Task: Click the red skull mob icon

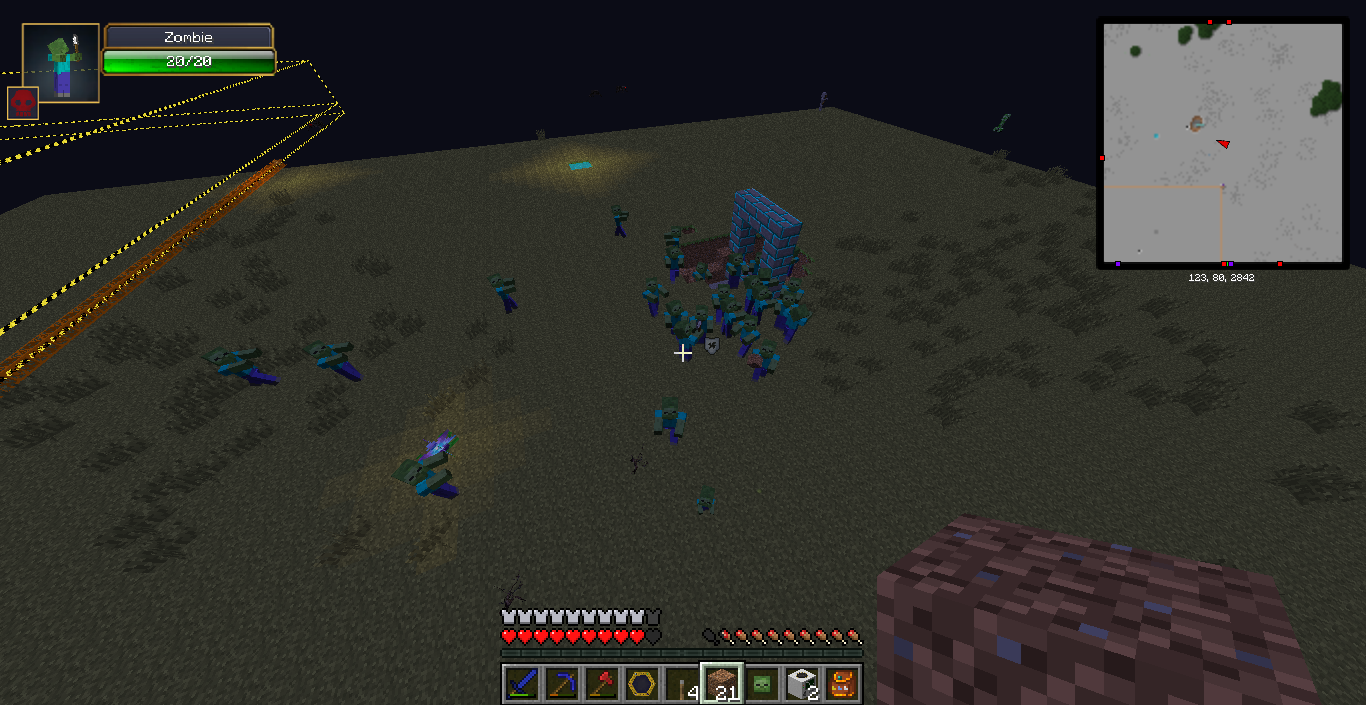Action: 23,103
